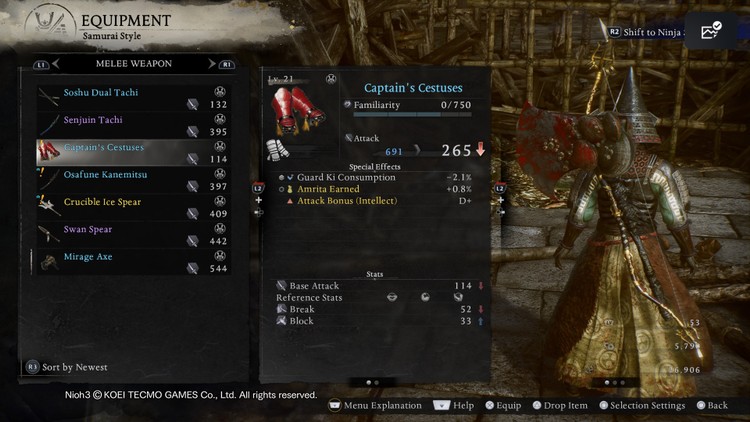Image resolution: width=750 pixels, height=422 pixels.
Task: Switch to the next weapon category arrow
Action: [211, 65]
